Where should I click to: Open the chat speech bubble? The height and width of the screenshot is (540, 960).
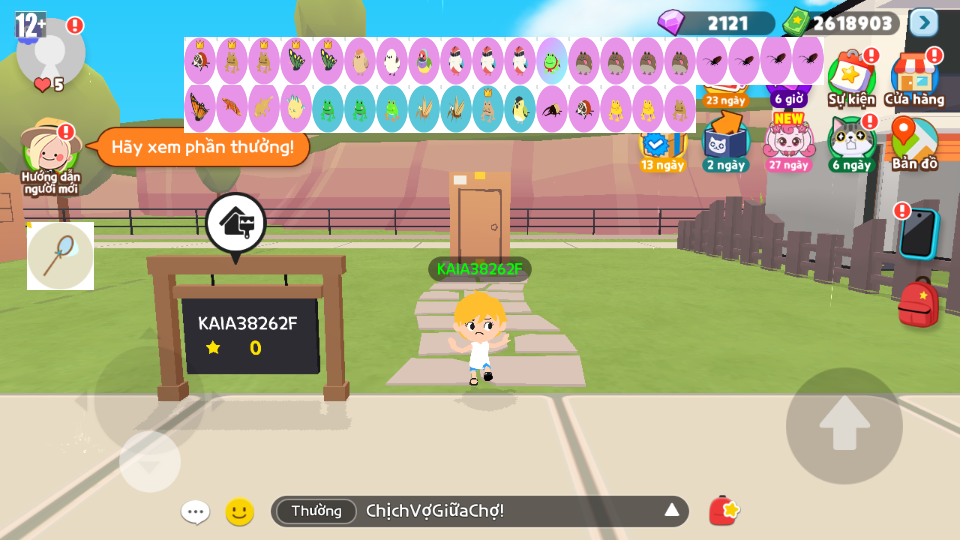point(195,512)
